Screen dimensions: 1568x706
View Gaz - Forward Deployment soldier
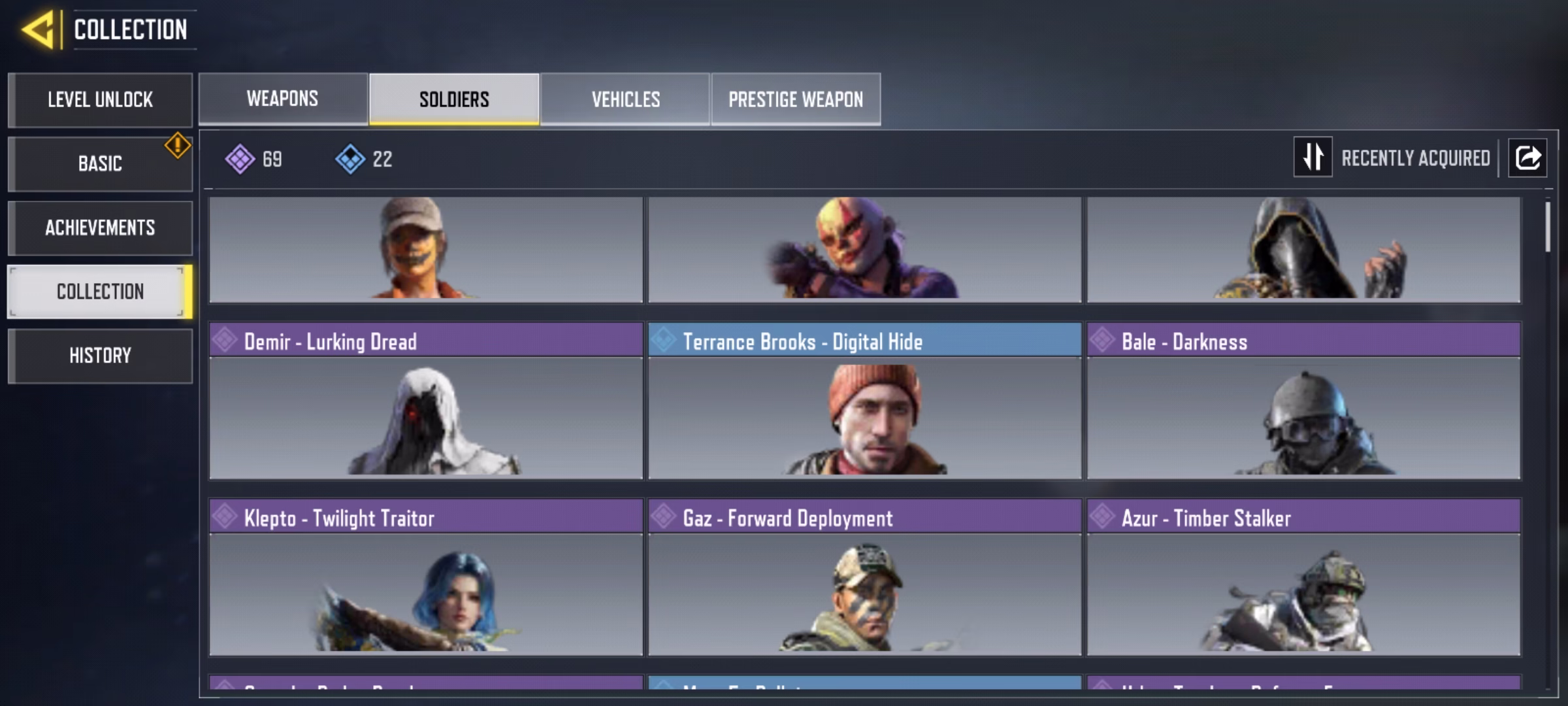tap(864, 577)
